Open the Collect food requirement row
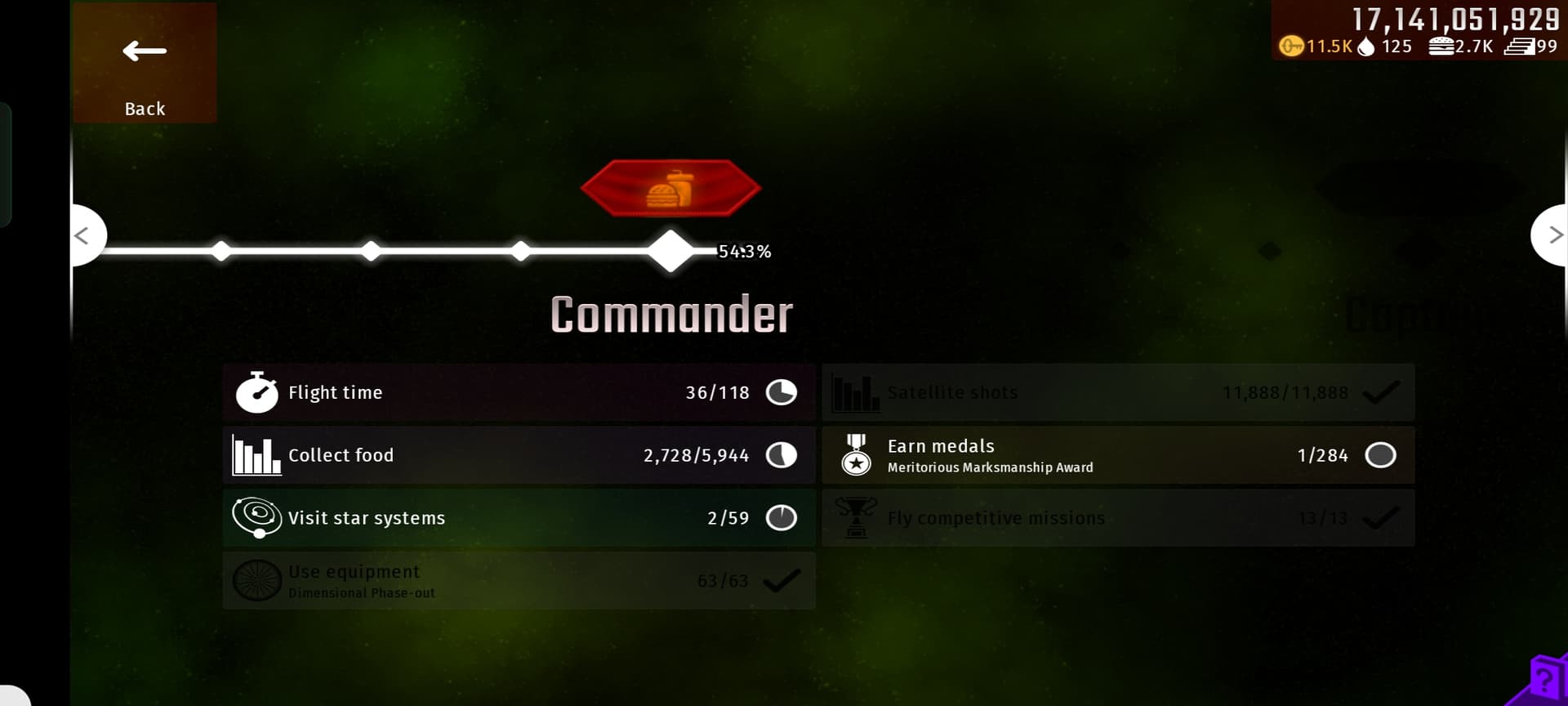 [519, 455]
